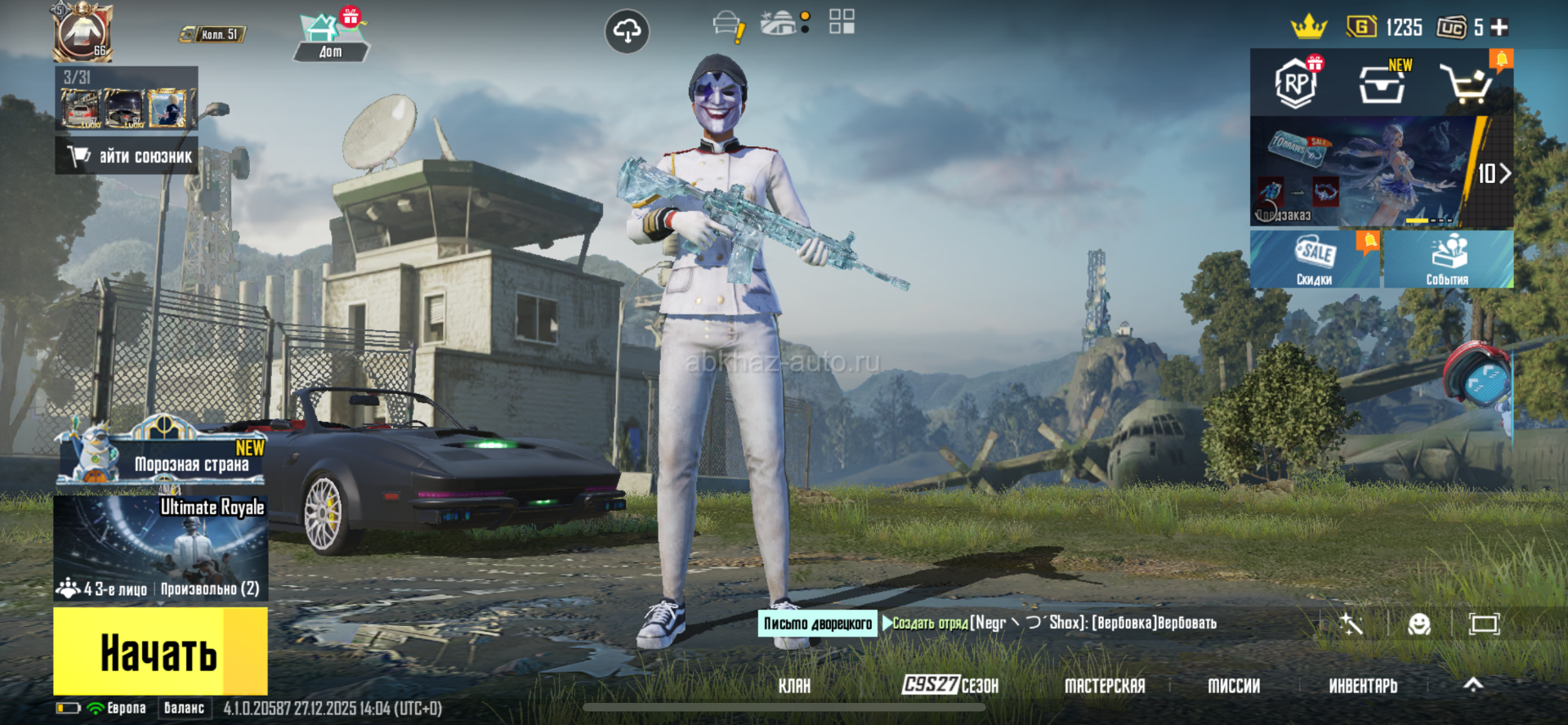Open Письмо дворецкого message
Screen dimensions: 1568x725
pyautogui.click(x=817, y=624)
